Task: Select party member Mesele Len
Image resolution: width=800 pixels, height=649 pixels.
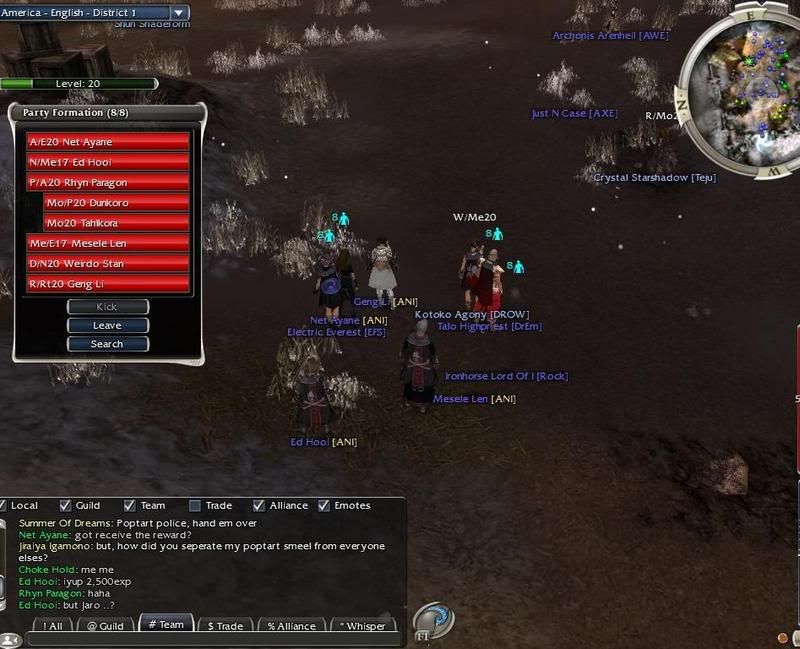Action: 108,244
